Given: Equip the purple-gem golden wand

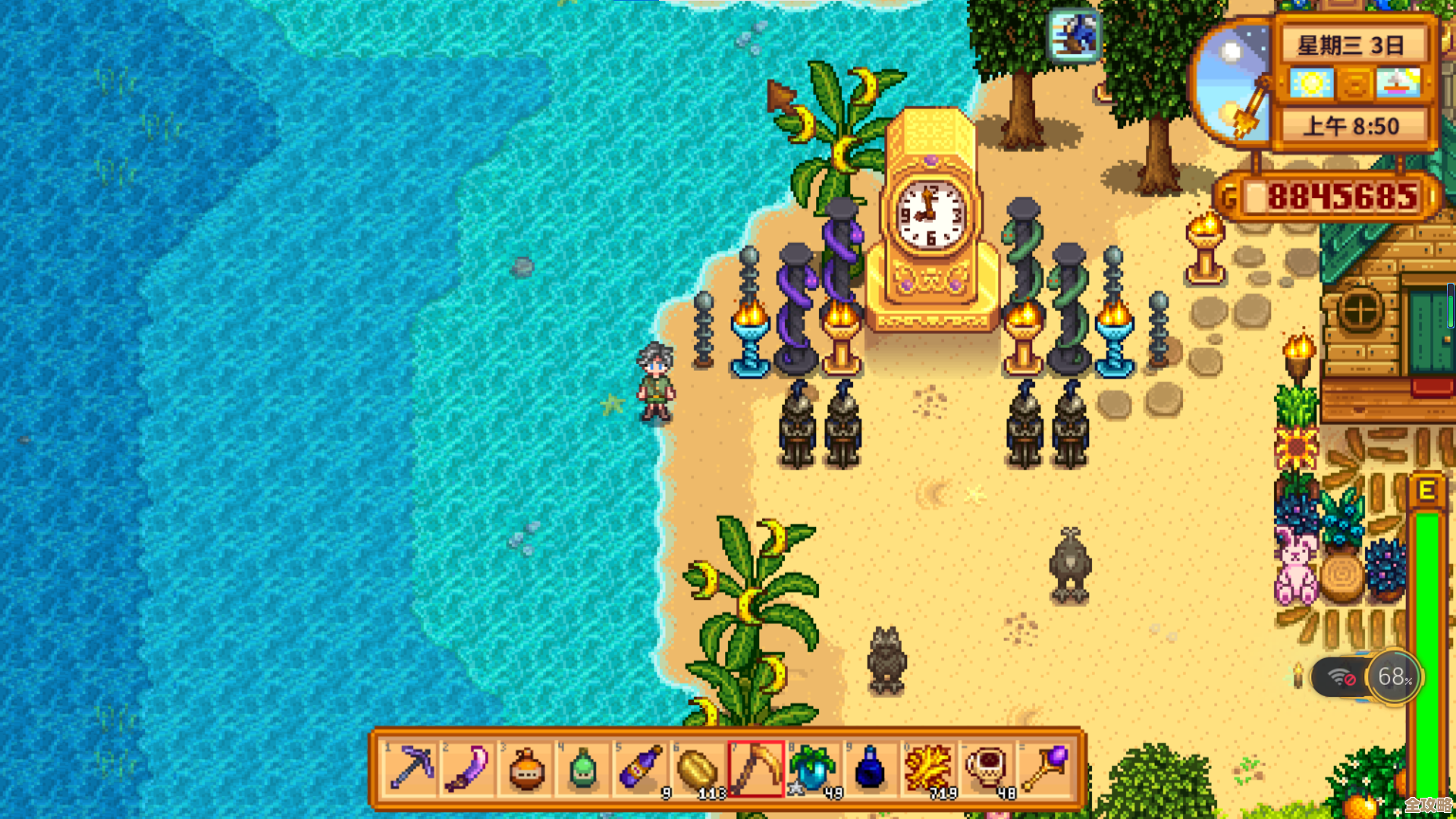Looking at the screenshot, I should click(x=1044, y=768).
